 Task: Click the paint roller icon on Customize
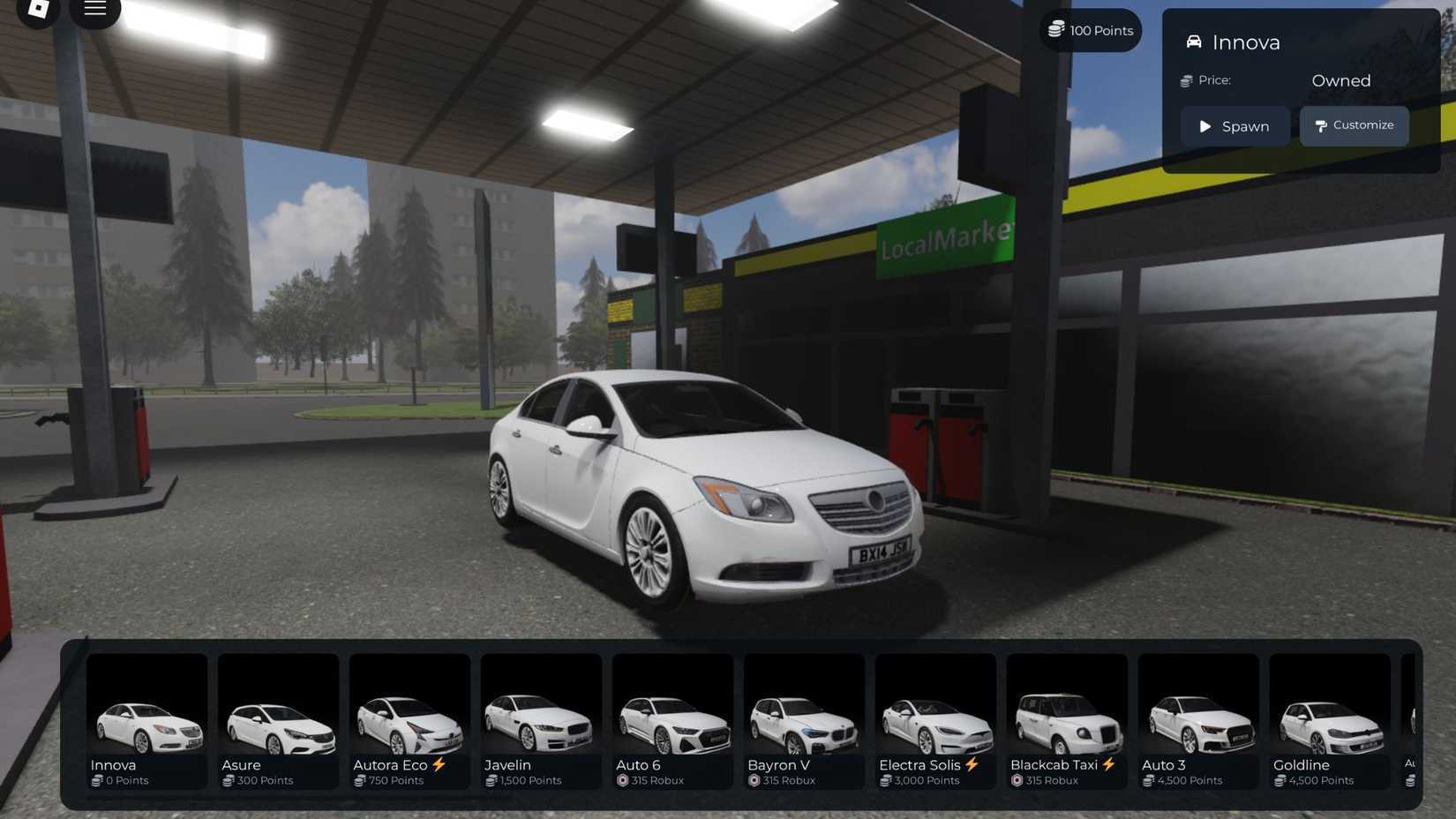coord(1320,125)
